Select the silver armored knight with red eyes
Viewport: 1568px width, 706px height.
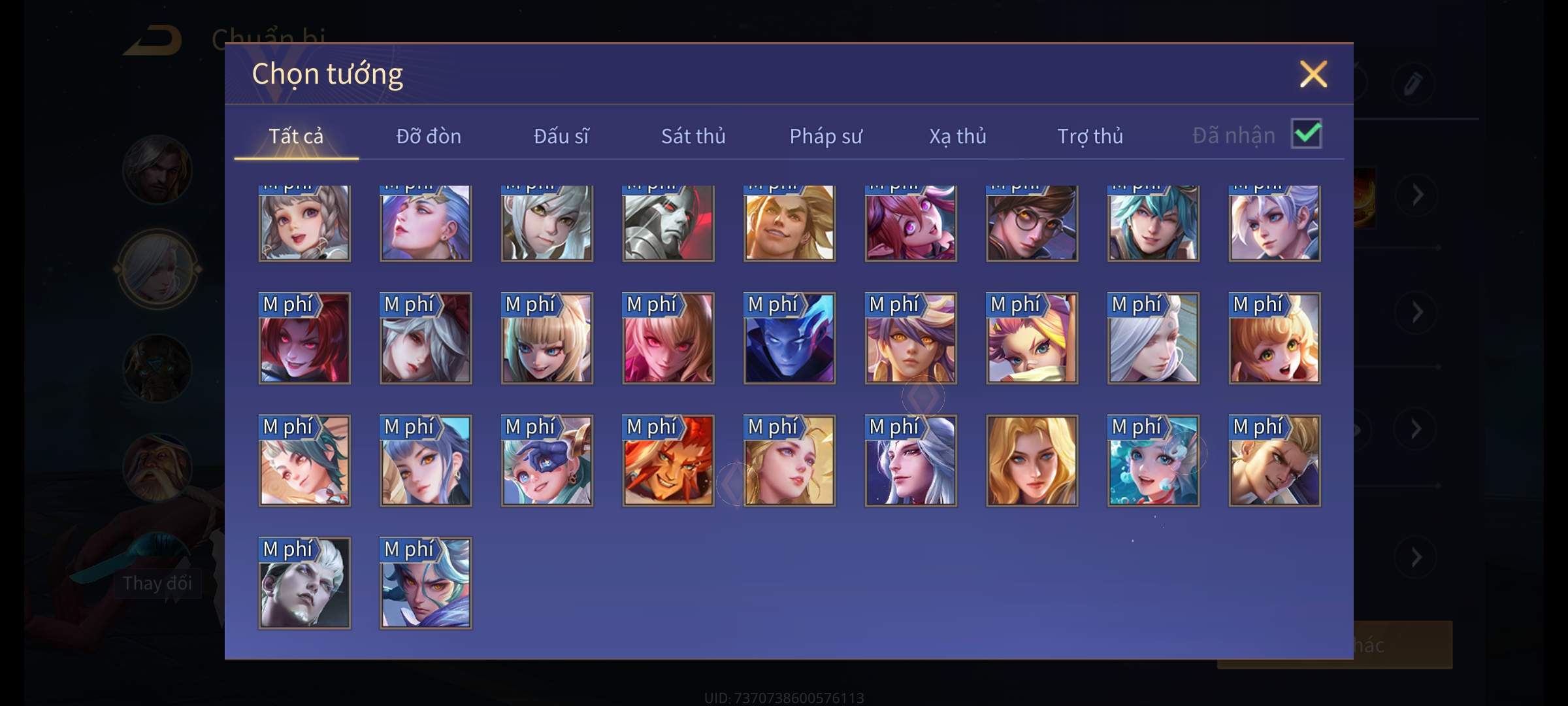tap(668, 223)
